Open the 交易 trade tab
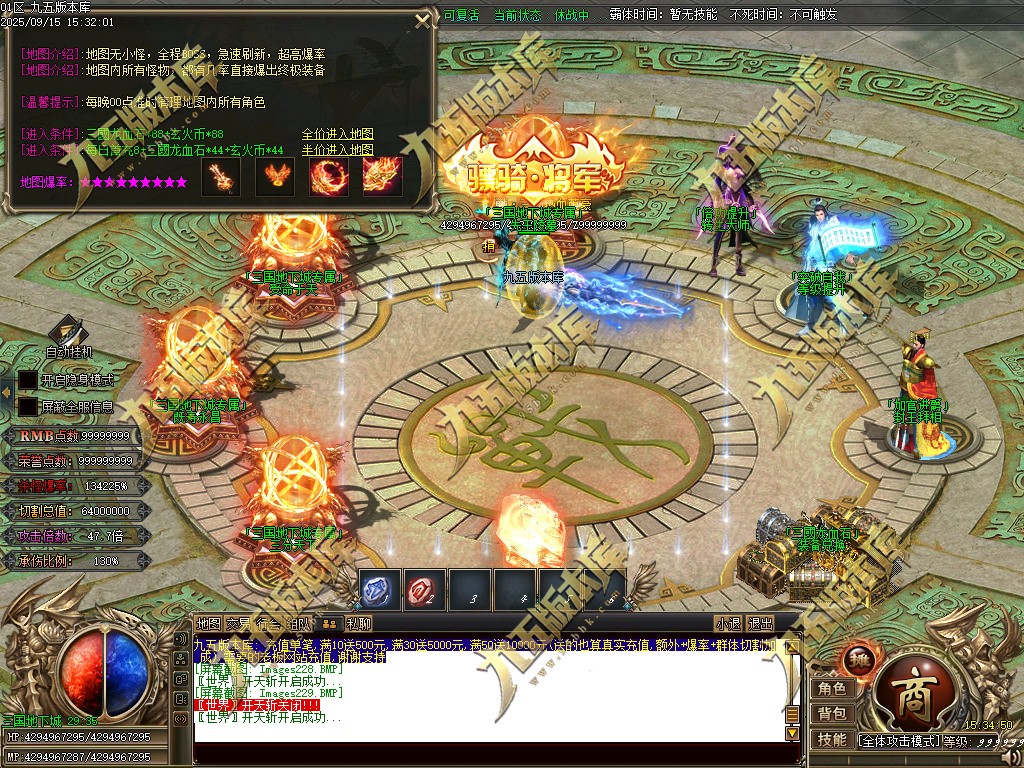 click(238, 623)
